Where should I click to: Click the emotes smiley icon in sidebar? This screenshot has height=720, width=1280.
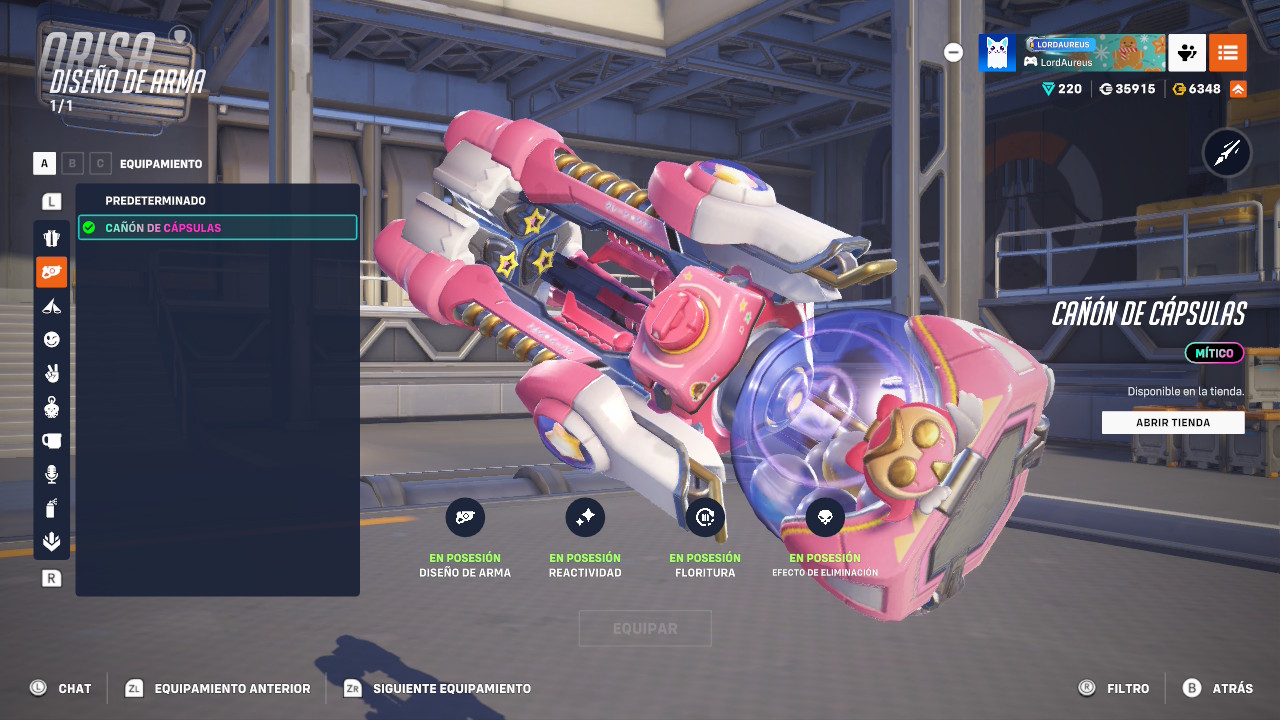(x=51, y=340)
